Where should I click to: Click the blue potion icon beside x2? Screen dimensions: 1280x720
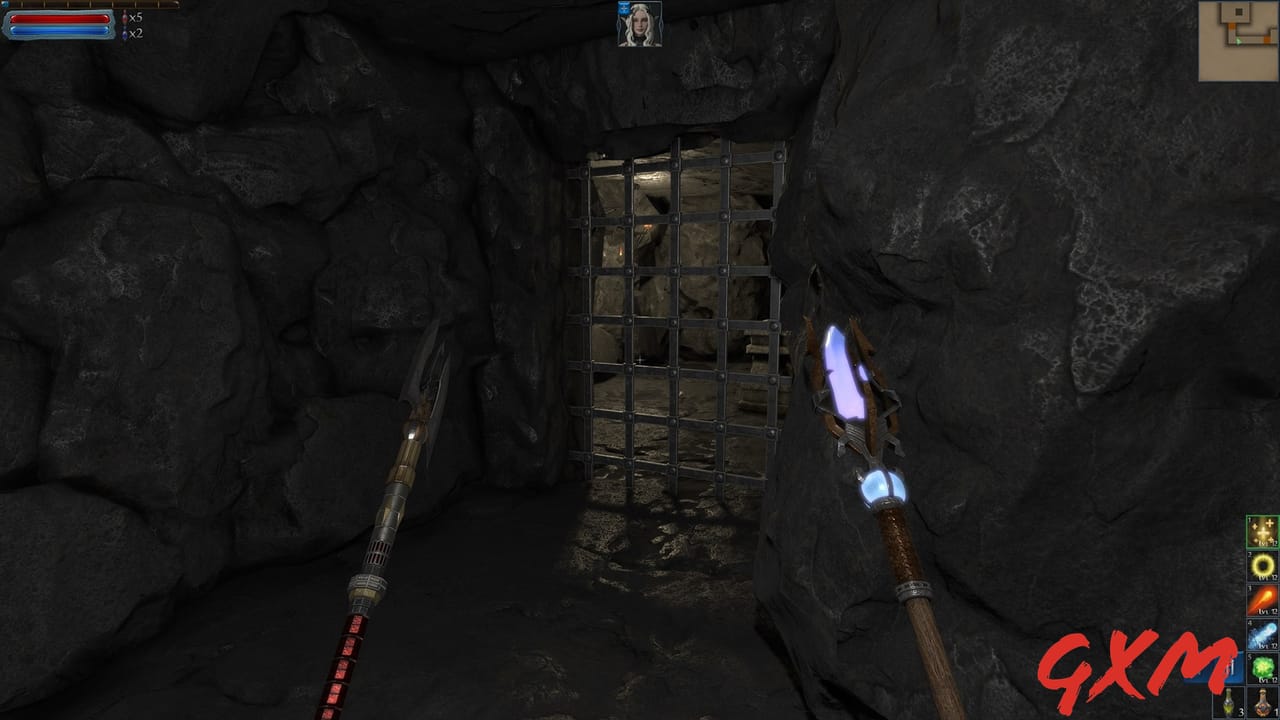coord(124,32)
